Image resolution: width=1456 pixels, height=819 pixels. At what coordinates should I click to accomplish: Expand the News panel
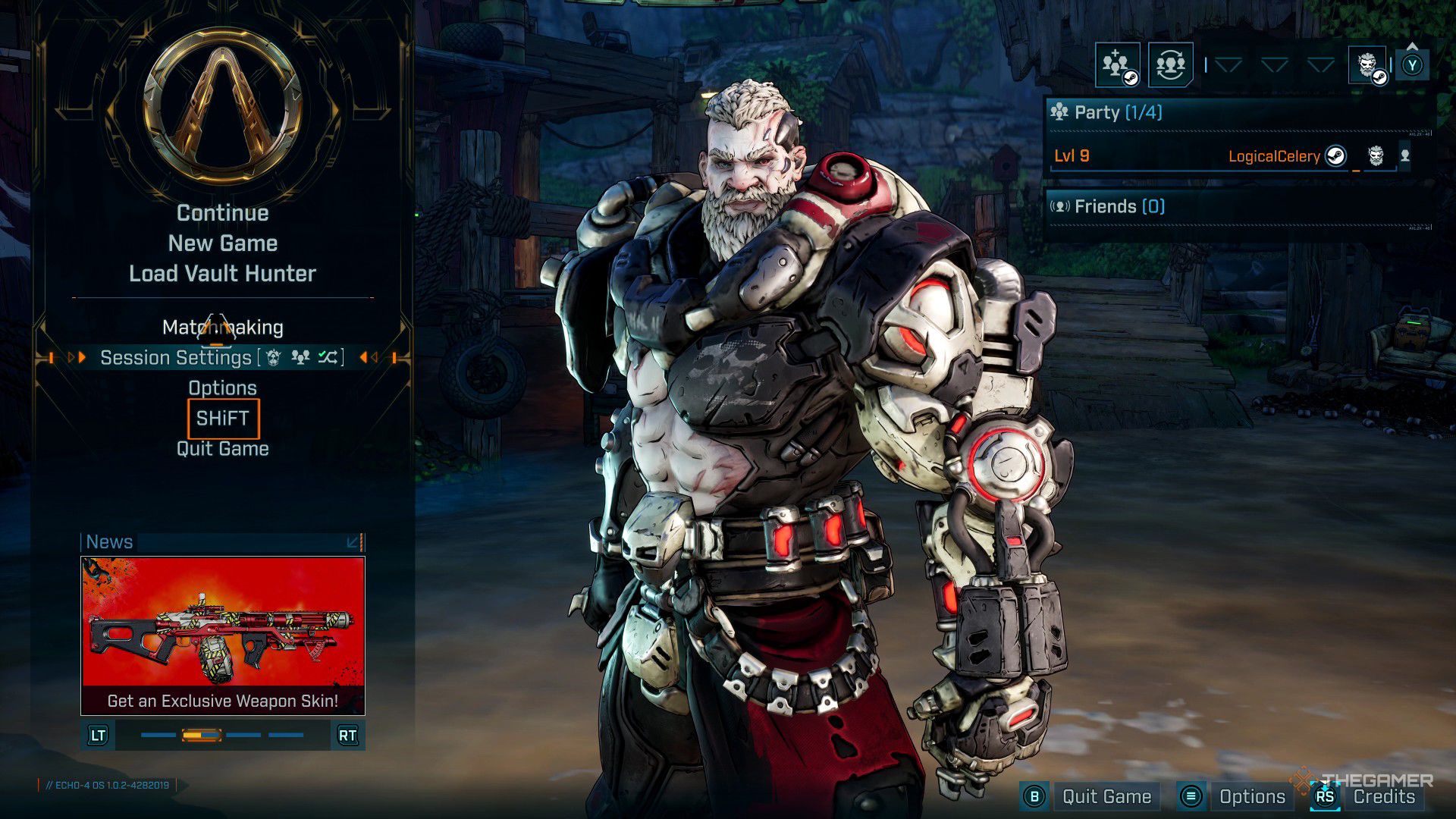[x=353, y=542]
